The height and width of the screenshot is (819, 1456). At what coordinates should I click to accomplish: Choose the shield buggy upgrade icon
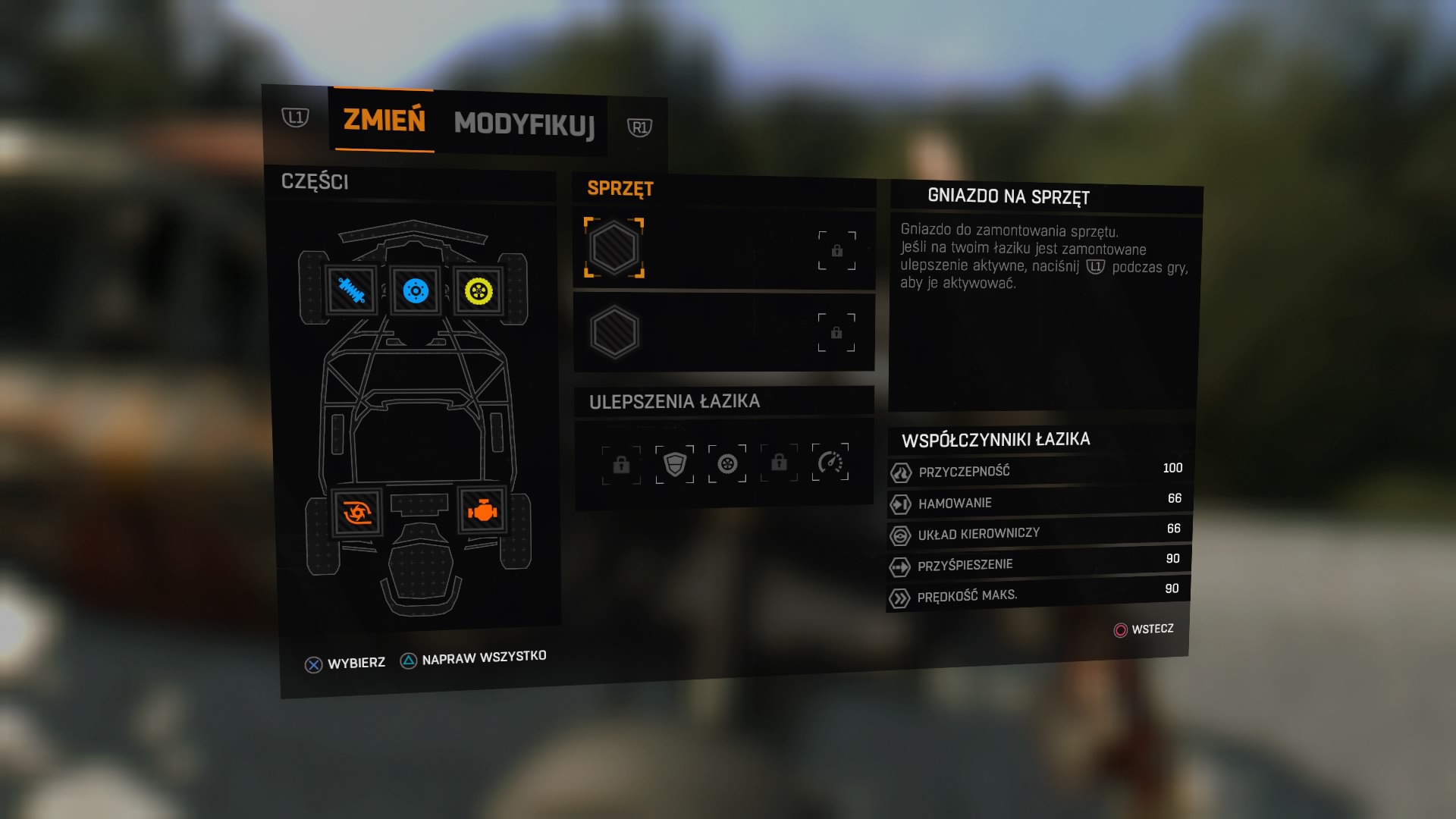(674, 463)
